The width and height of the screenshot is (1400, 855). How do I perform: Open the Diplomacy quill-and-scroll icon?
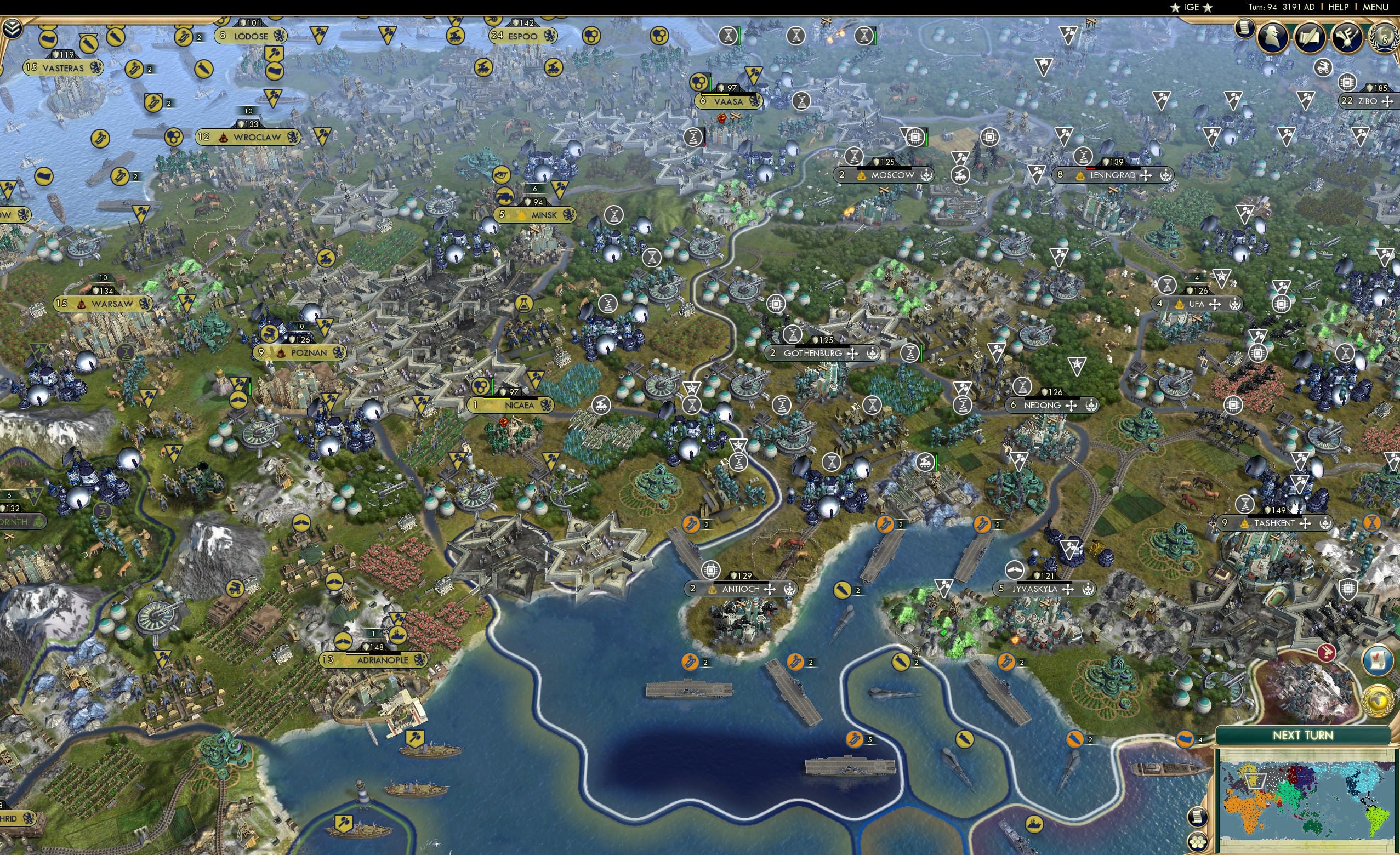coord(1310,38)
